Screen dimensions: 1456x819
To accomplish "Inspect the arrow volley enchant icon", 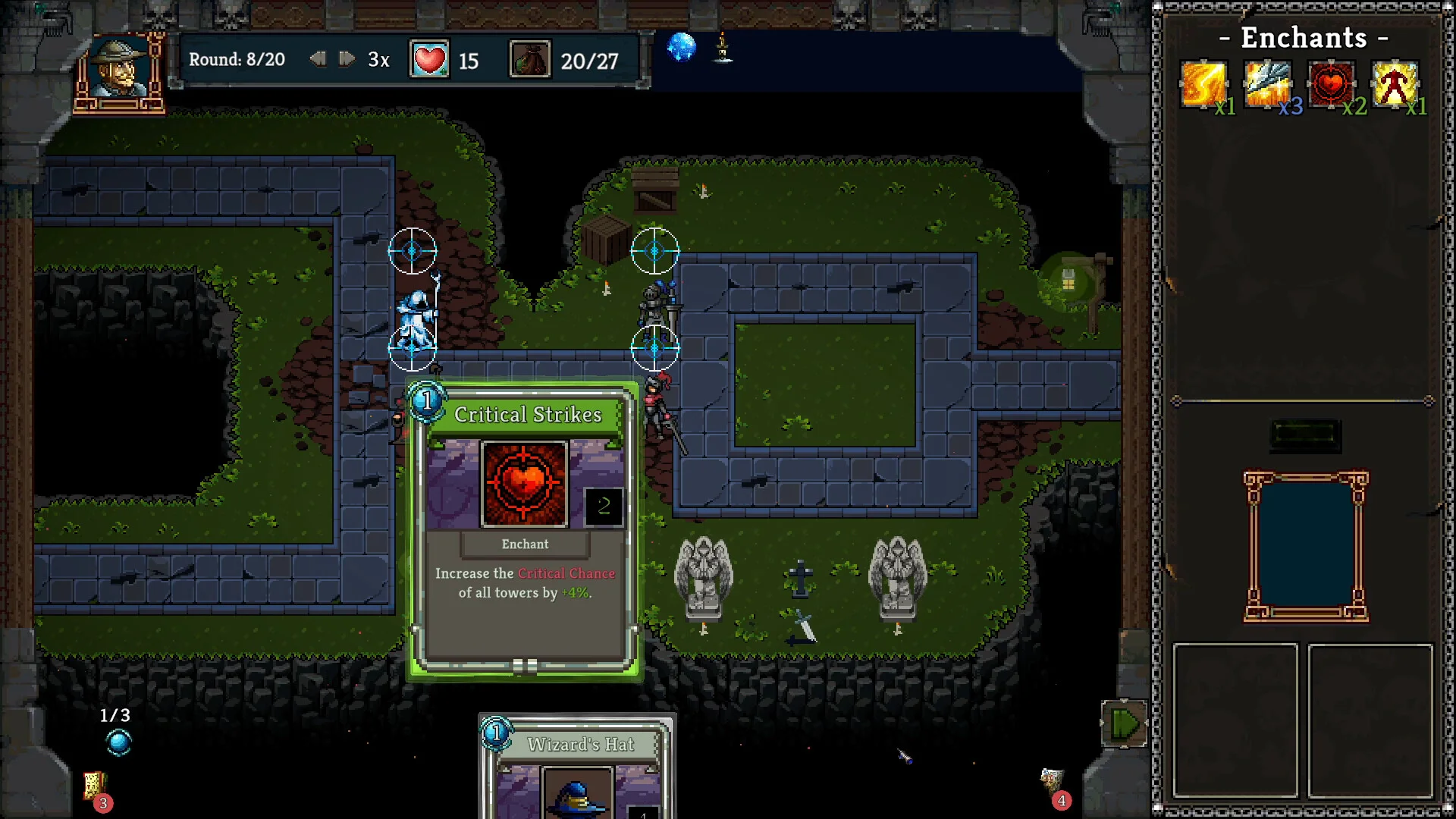I will point(1267,84).
